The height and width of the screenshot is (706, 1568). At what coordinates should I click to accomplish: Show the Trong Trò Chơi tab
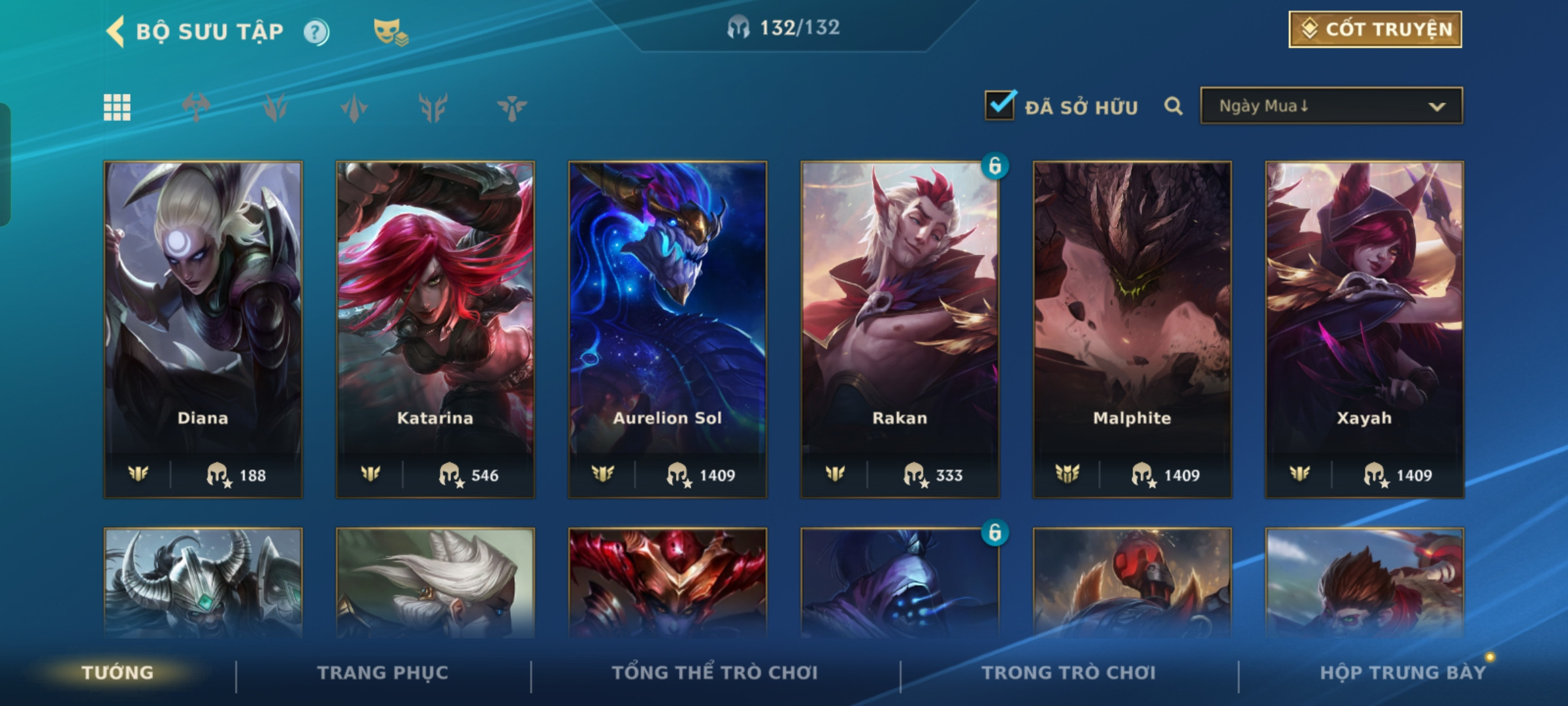click(x=1068, y=673)
